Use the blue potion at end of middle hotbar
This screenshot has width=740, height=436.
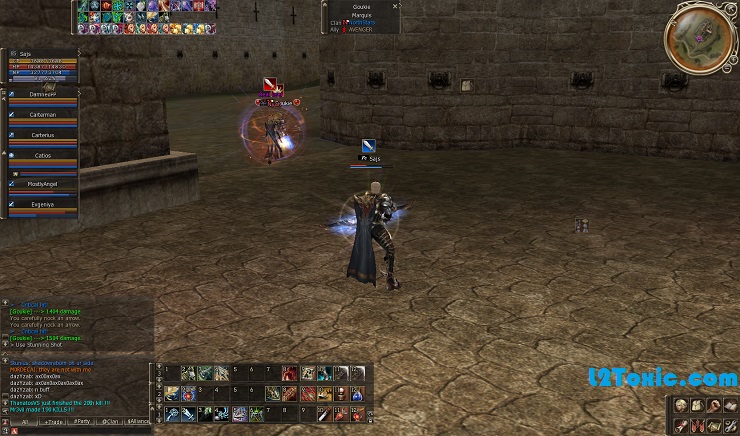[357, 393]
